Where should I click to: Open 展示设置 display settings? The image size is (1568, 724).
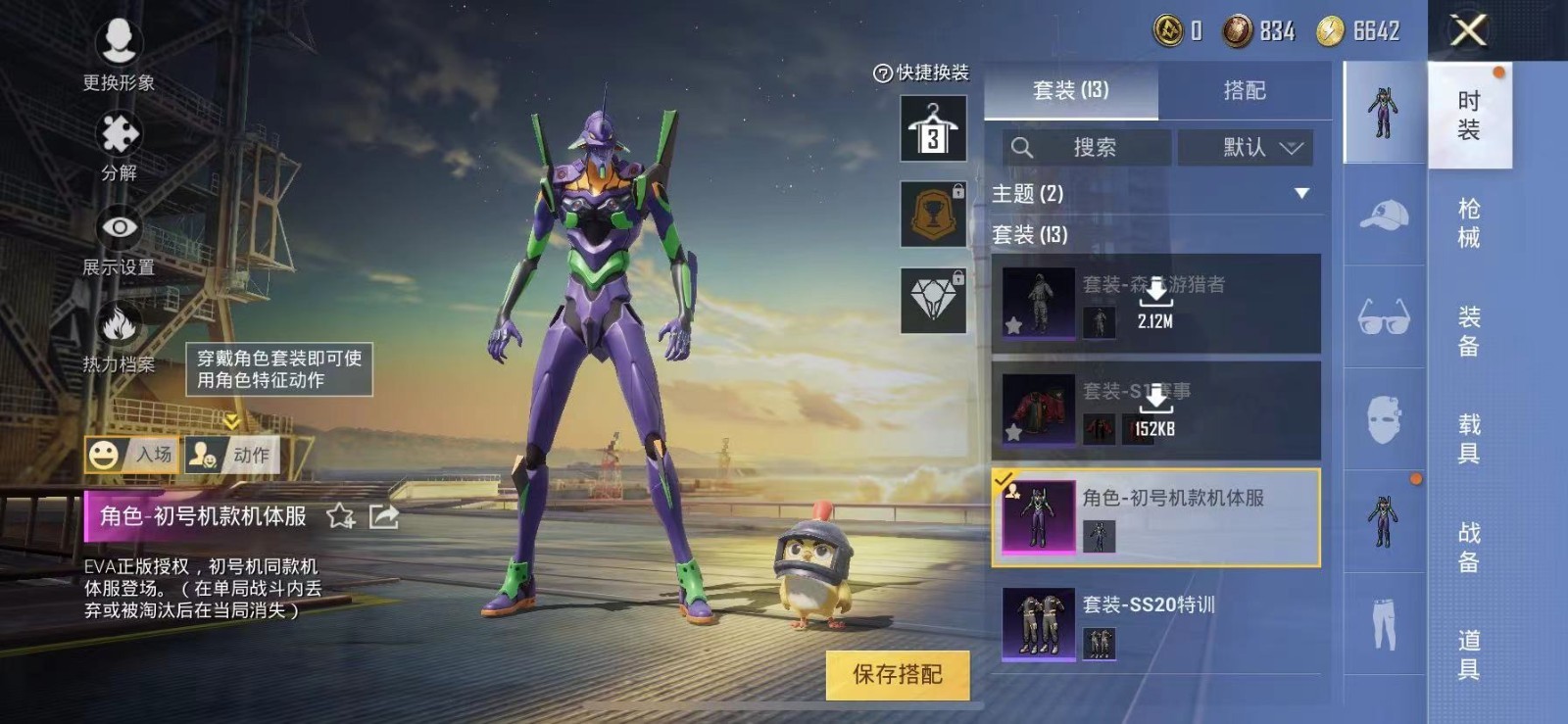coord(119,240)
